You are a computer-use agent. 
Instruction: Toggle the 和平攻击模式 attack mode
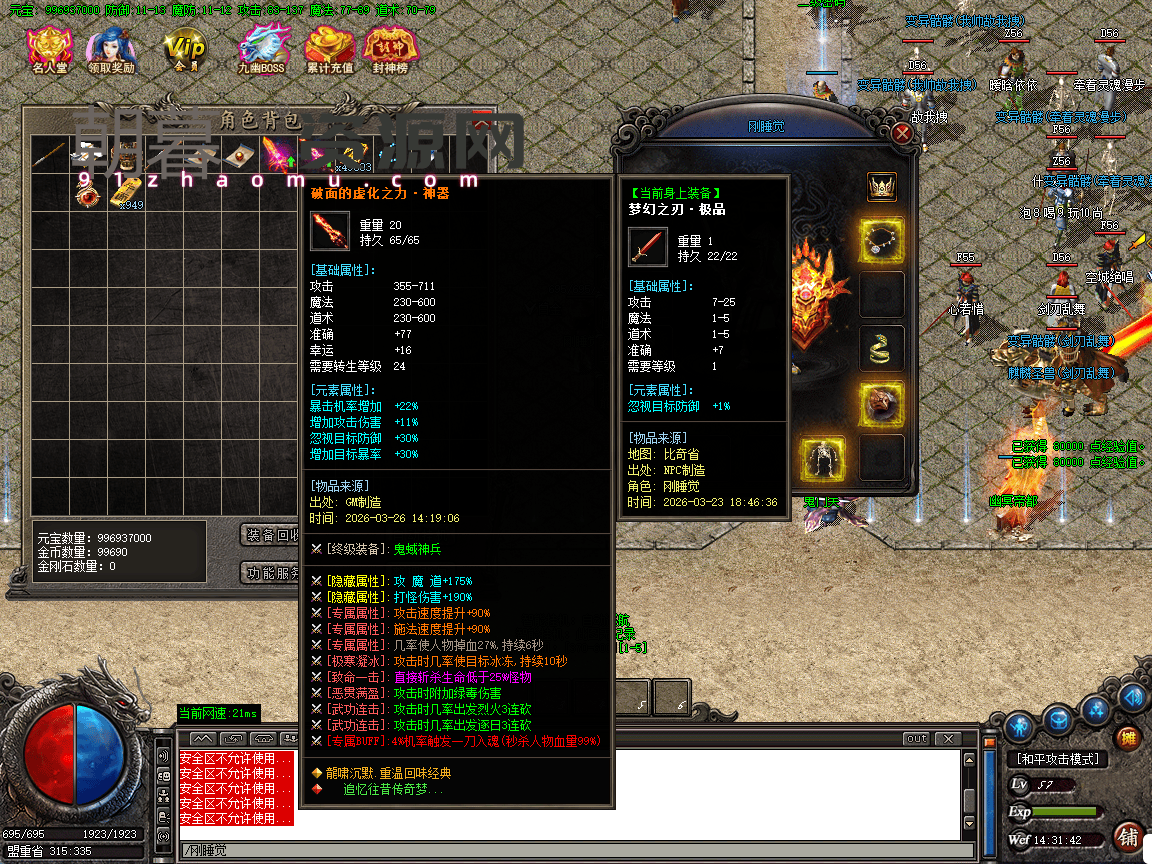(1056, 759)
